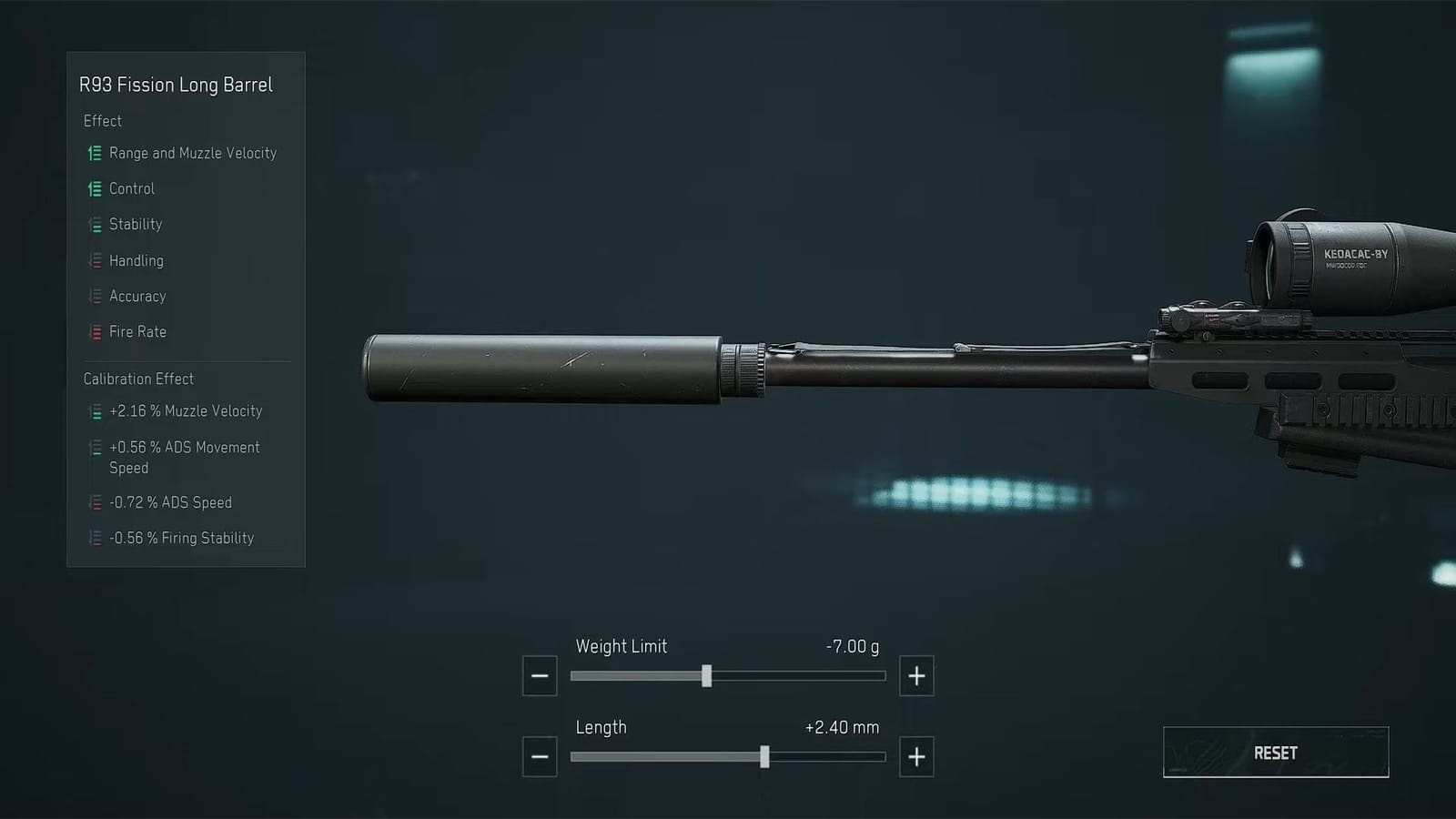Click the Range and Muzzle Velocity stat icon
Viewport: 1456px width, 819px height.
94,154
